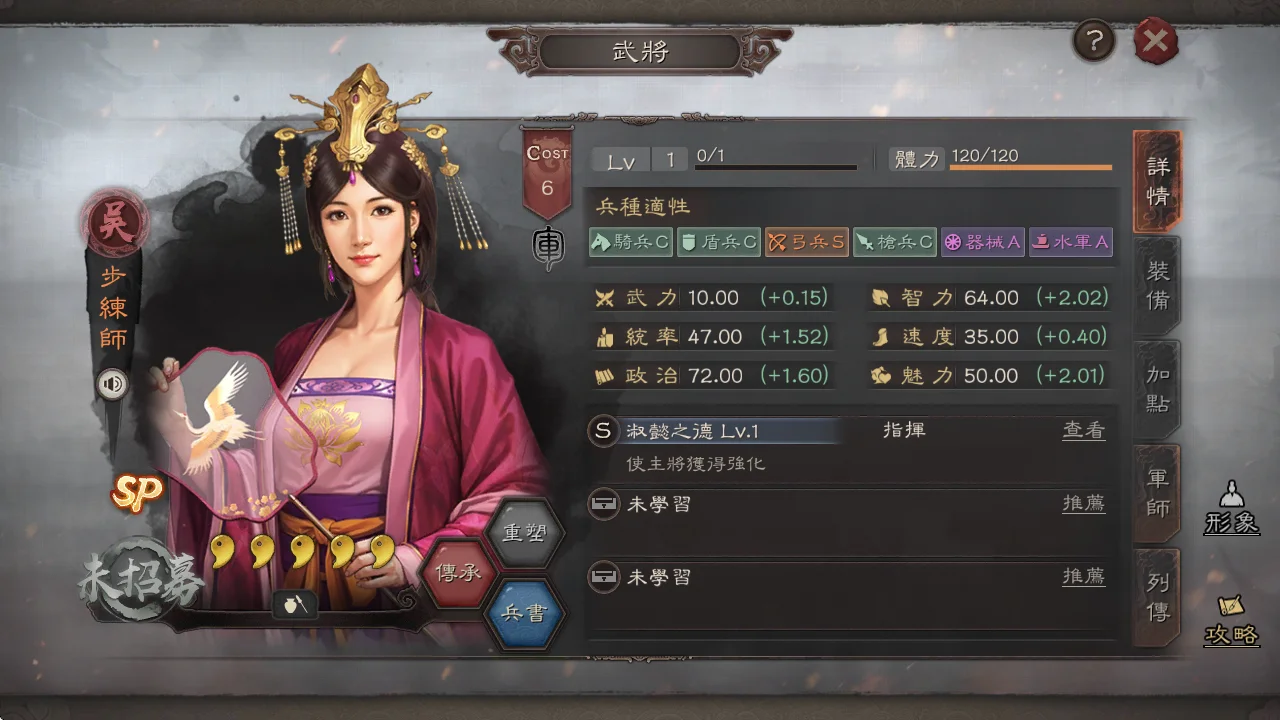The image size is (1280, 720).
Task: Click the 水軍A navy aptitude badge
Action: [1070, 241]
